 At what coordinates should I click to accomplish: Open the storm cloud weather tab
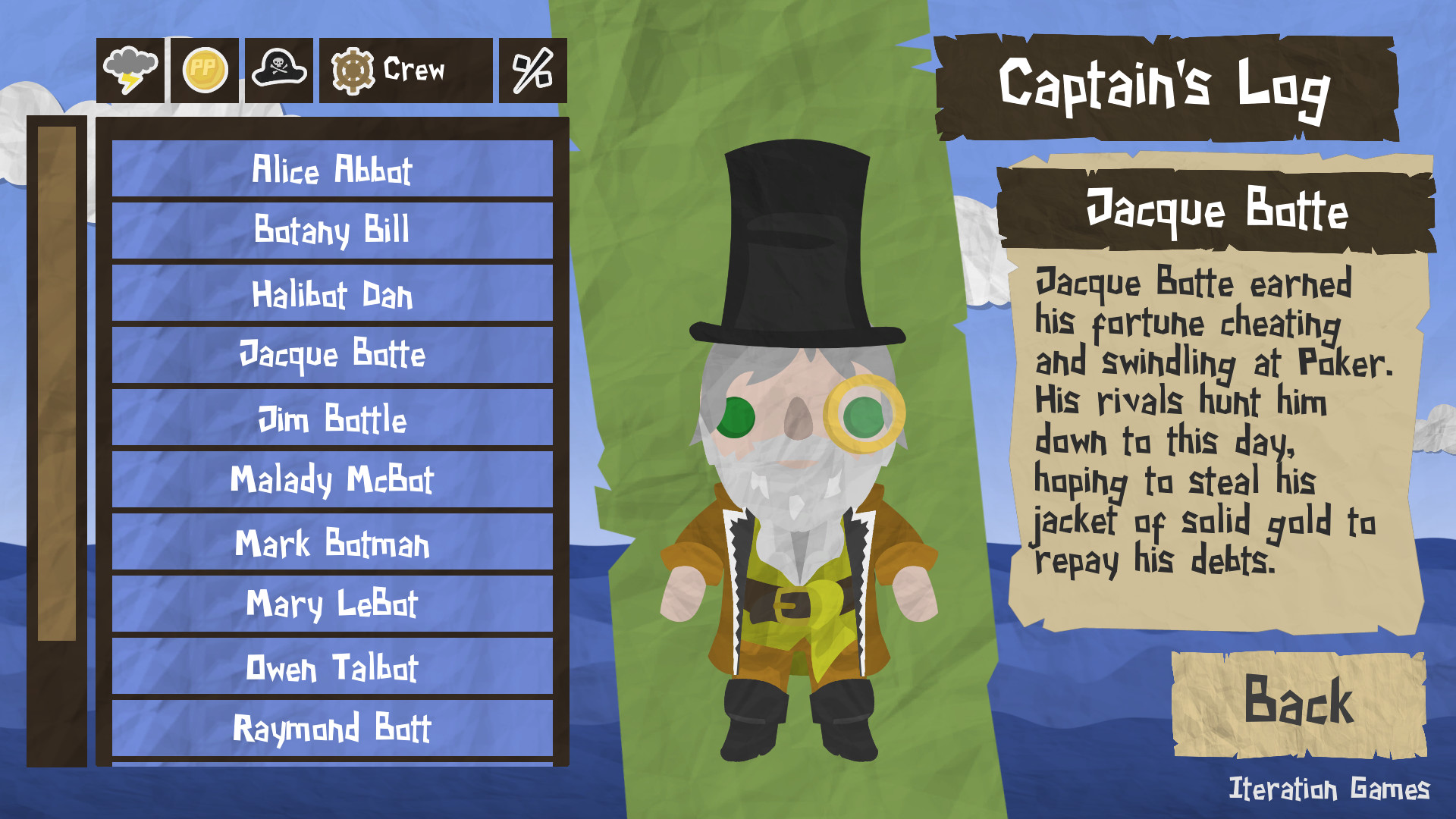130,72
